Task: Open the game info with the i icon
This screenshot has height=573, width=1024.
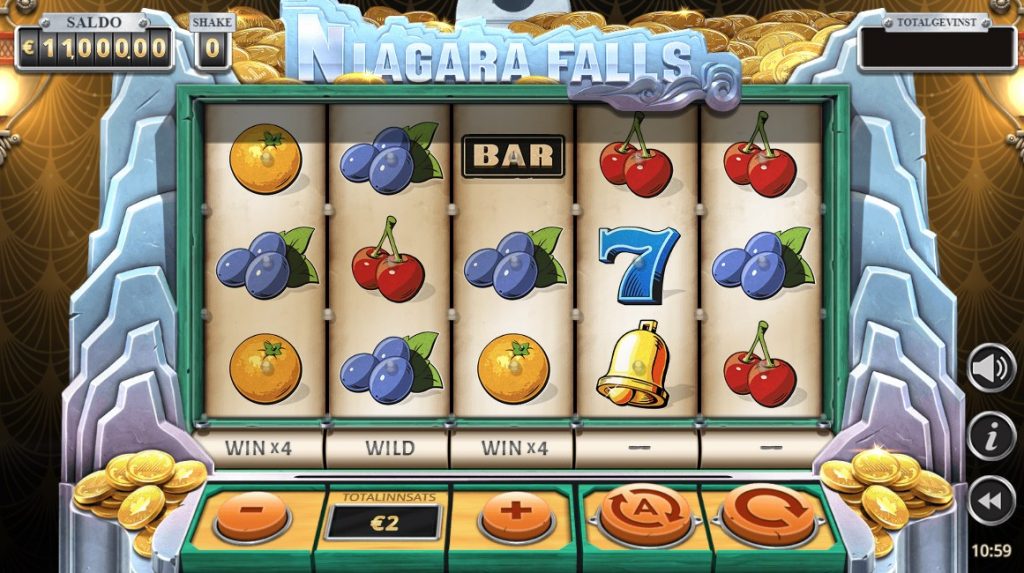Action: click(x=990, y=435)
